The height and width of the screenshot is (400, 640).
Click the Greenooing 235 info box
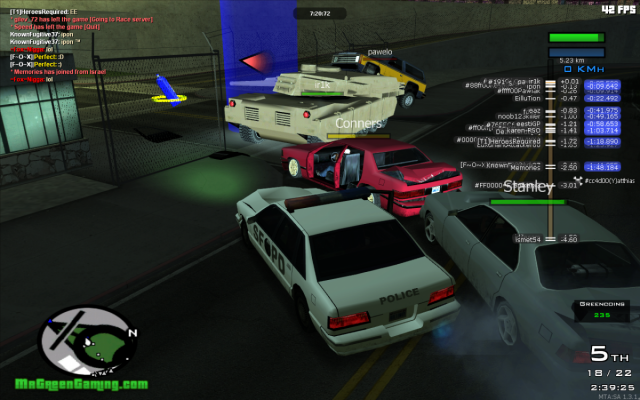click(x=603, y=309)
